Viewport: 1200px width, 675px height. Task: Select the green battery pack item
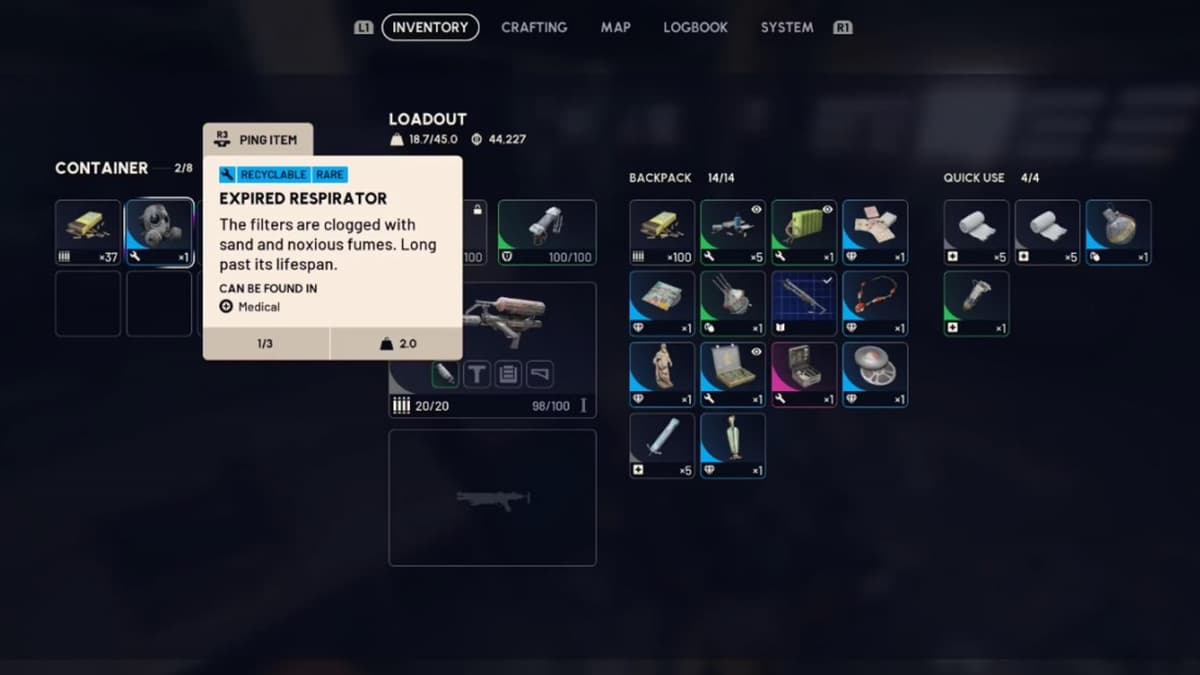coord(804,232)
